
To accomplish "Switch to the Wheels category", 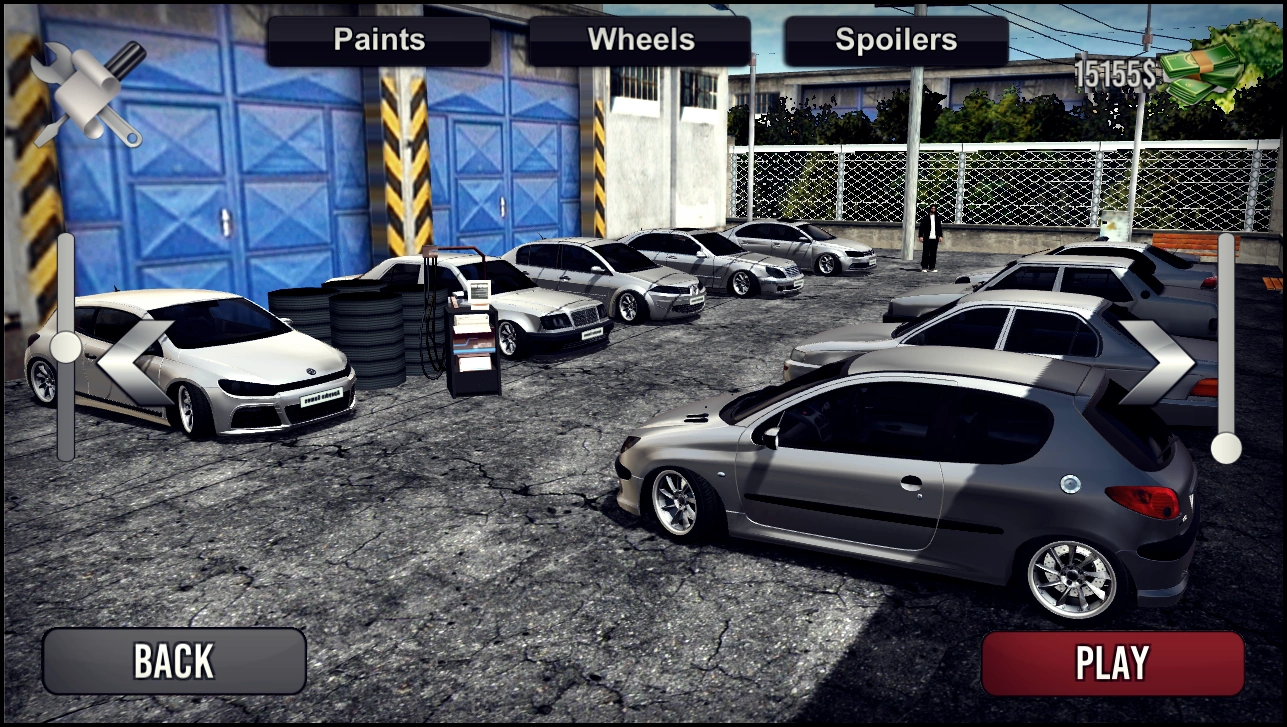I will click(640, 41).
